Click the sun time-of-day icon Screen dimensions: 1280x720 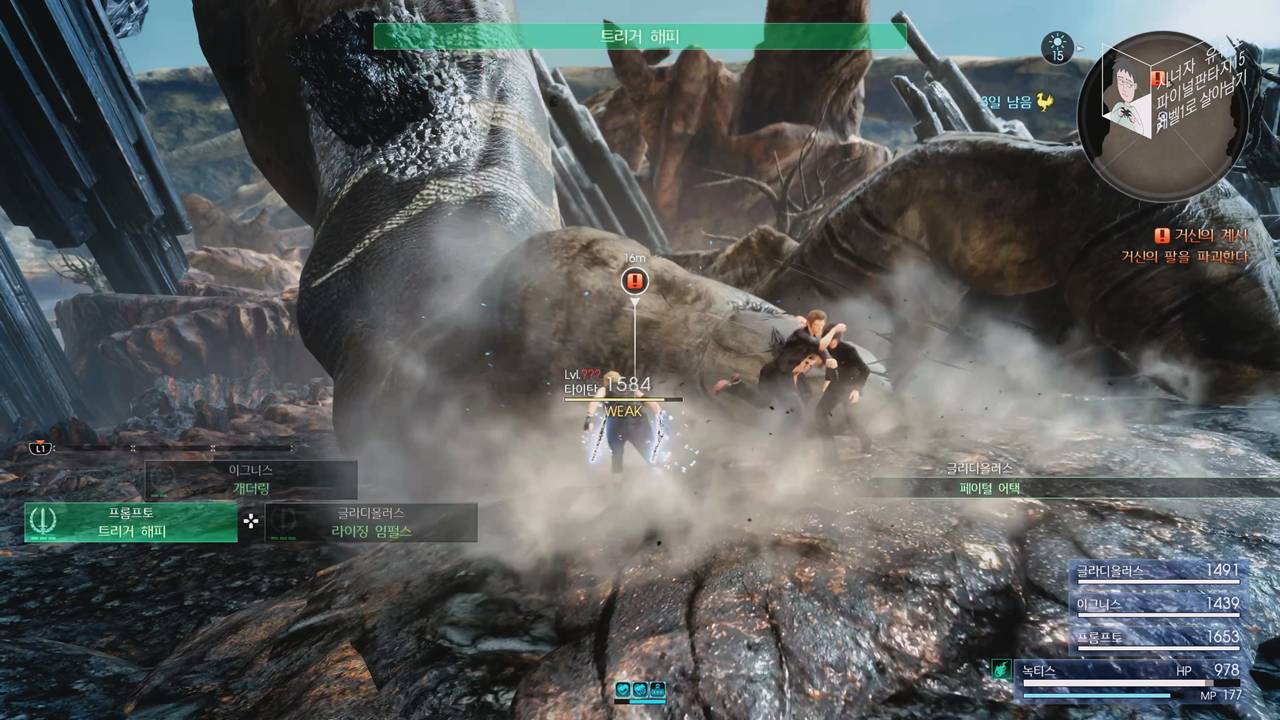(x=1057, y=45)
